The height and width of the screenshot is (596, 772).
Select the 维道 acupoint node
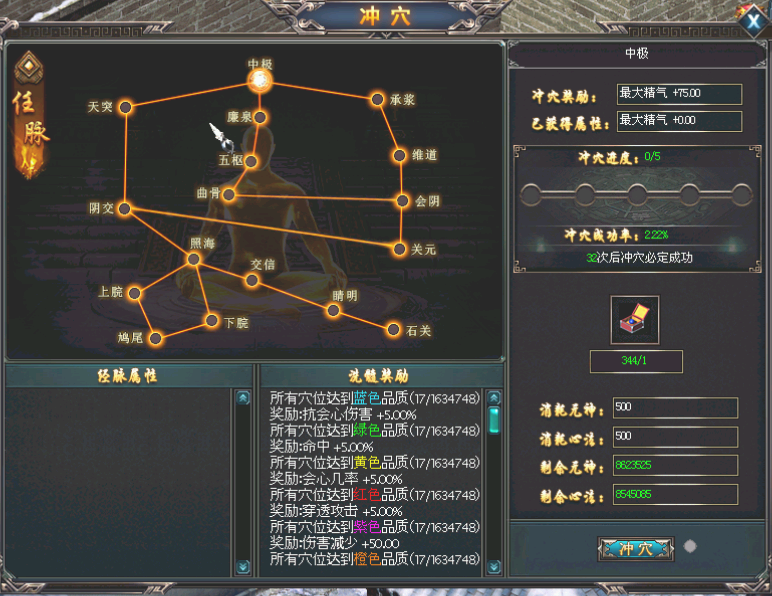[400, 156]
